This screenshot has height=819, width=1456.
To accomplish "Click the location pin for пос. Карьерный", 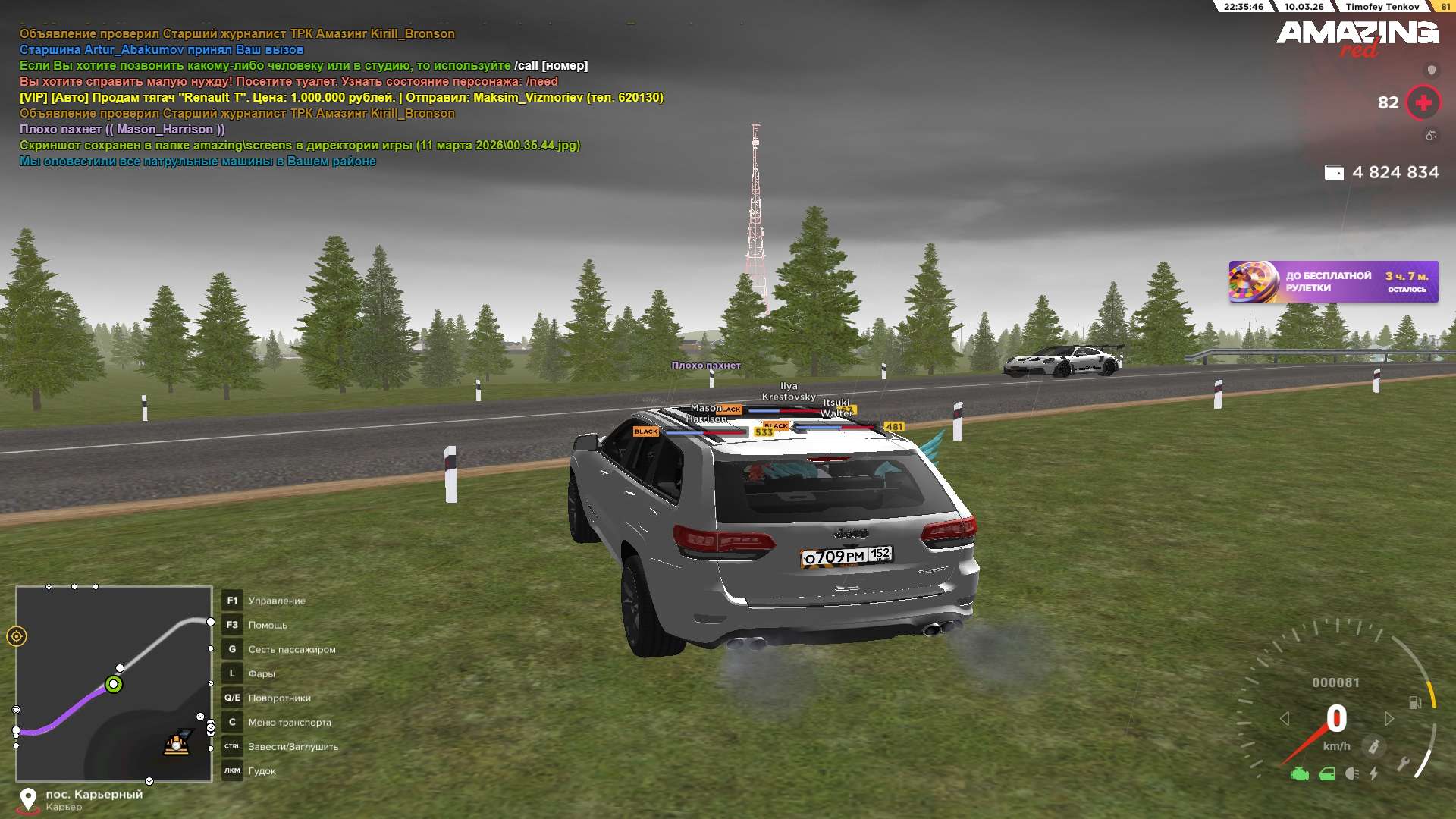I will [28, 799].
